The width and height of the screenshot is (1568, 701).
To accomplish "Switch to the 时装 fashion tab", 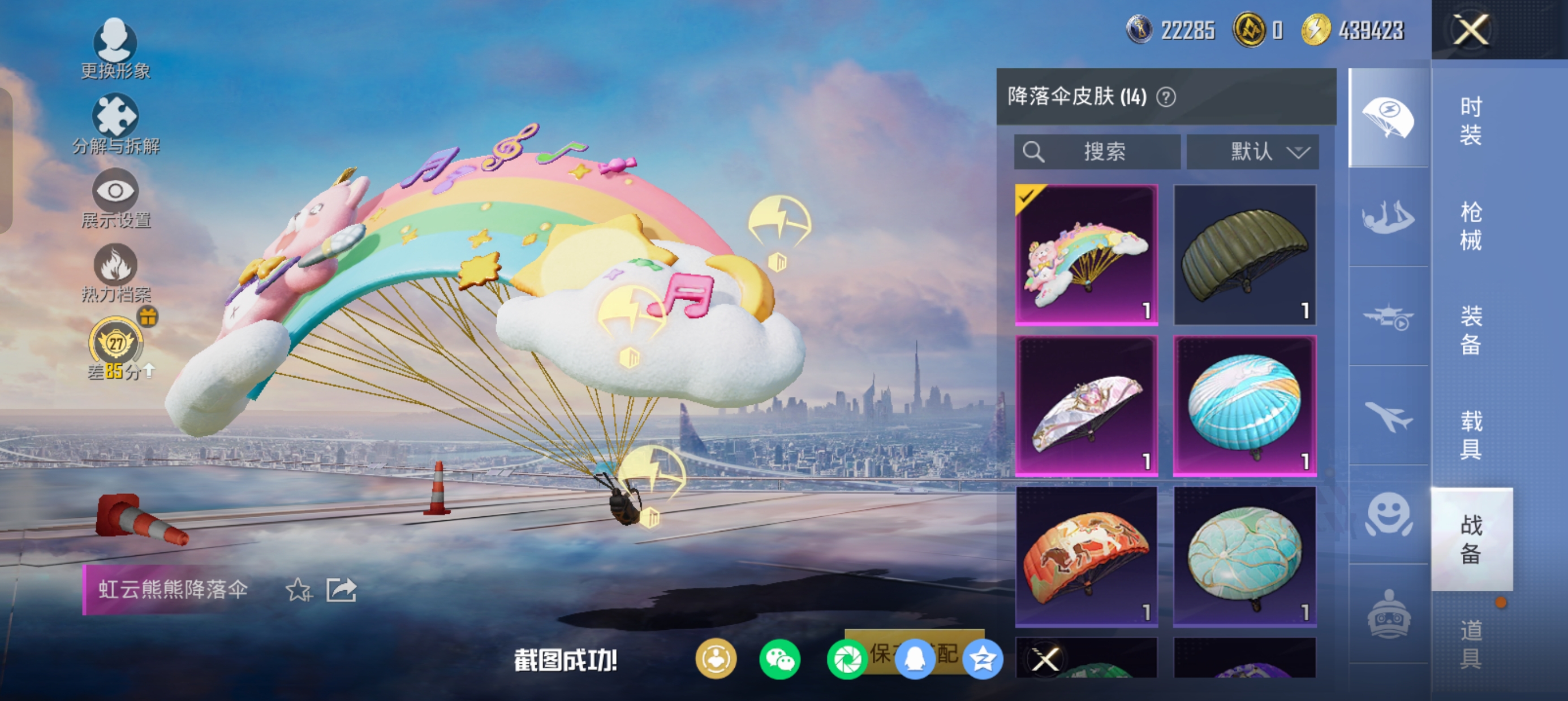I will pos(1471,121).
